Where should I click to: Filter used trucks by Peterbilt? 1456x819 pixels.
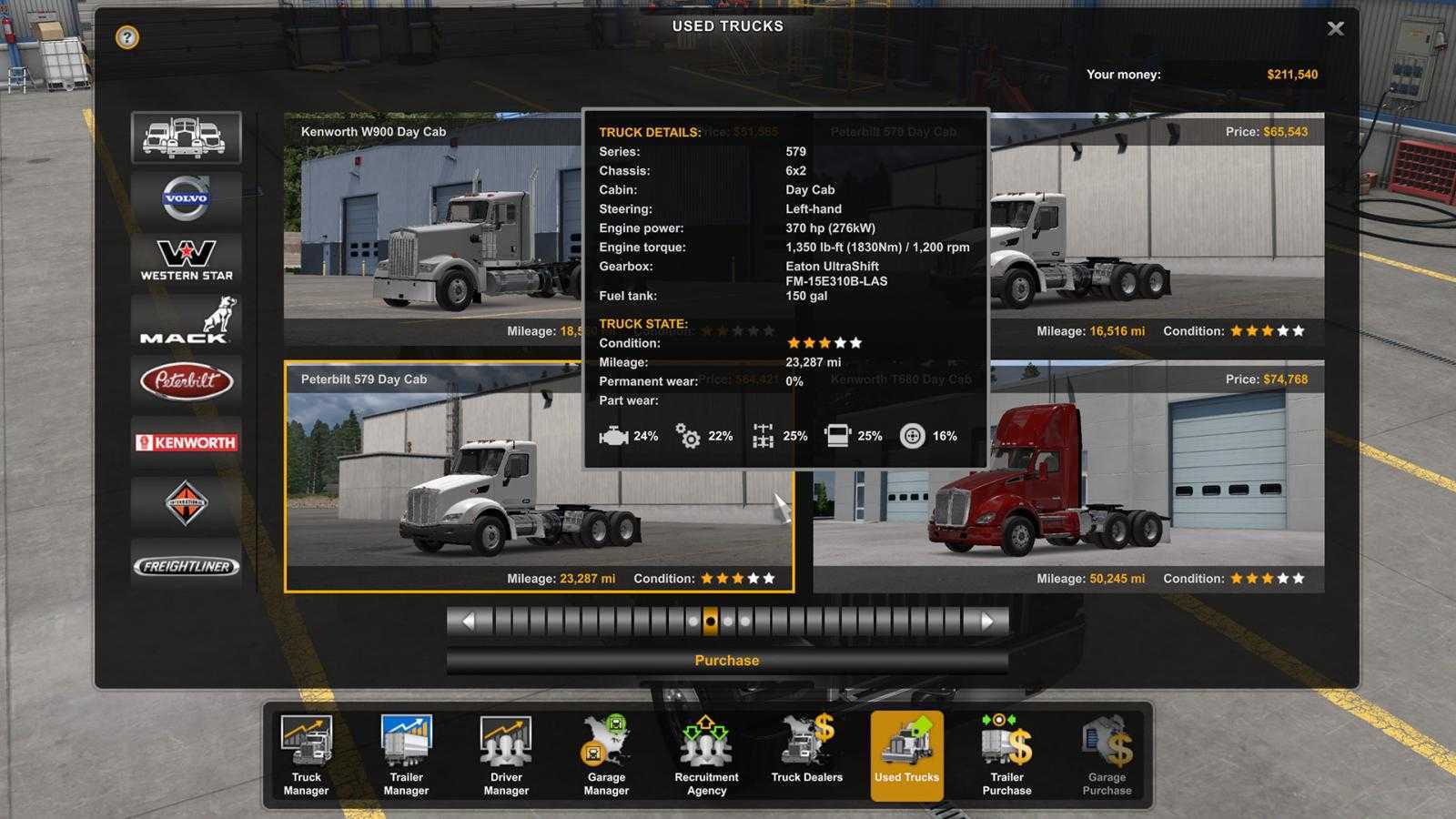point(186,381)
